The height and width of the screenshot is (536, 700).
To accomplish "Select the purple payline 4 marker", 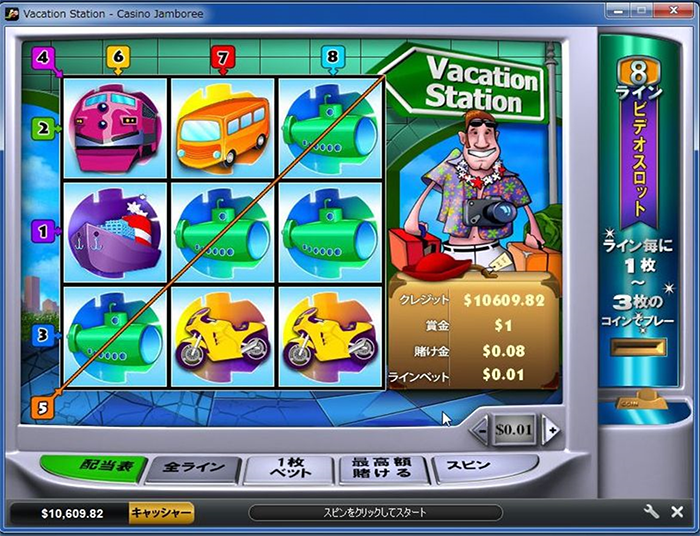I will click(x=42, y=58).
